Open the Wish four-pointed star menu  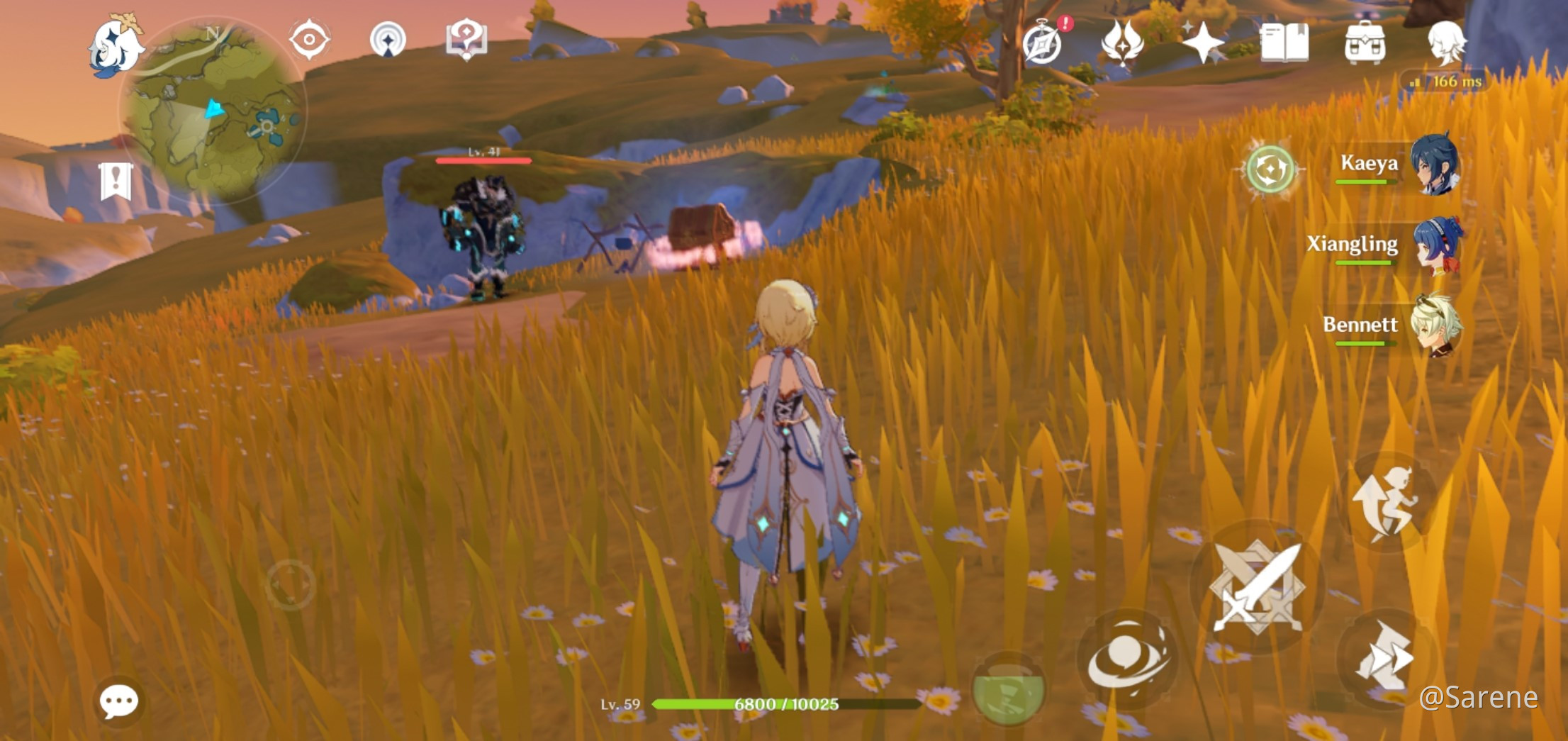pyautogui.click(x=1203, y=43)
